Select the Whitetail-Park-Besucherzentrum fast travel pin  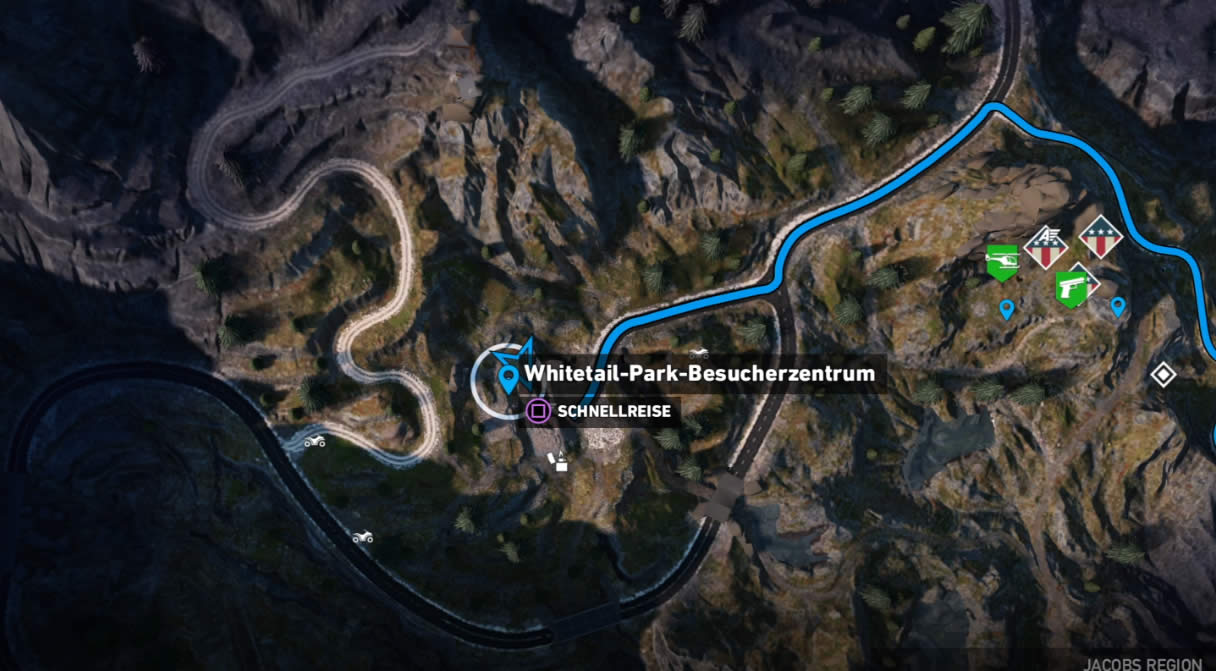(508, 378)
